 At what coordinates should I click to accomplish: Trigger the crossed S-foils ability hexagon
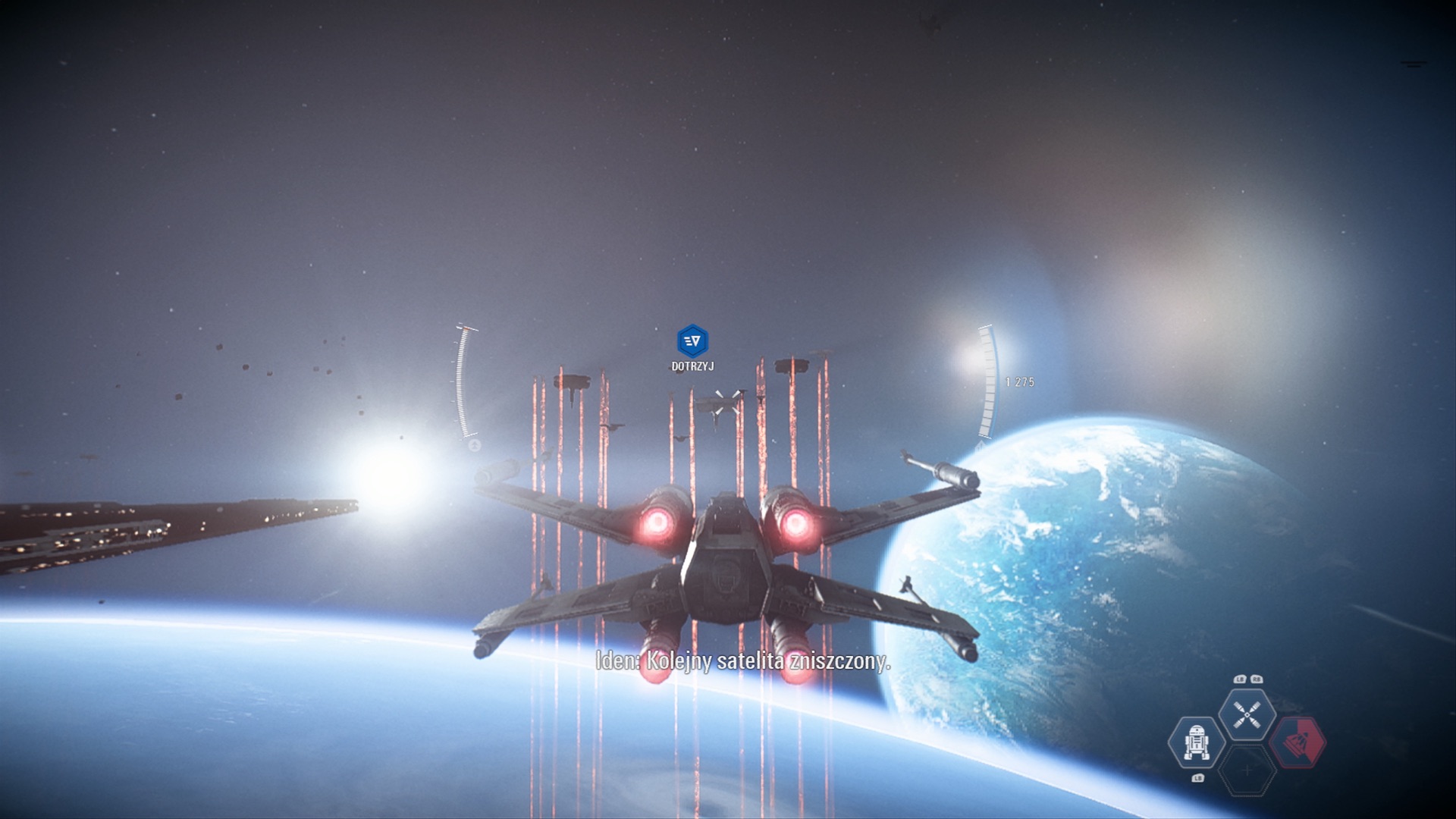[1247, 714]
